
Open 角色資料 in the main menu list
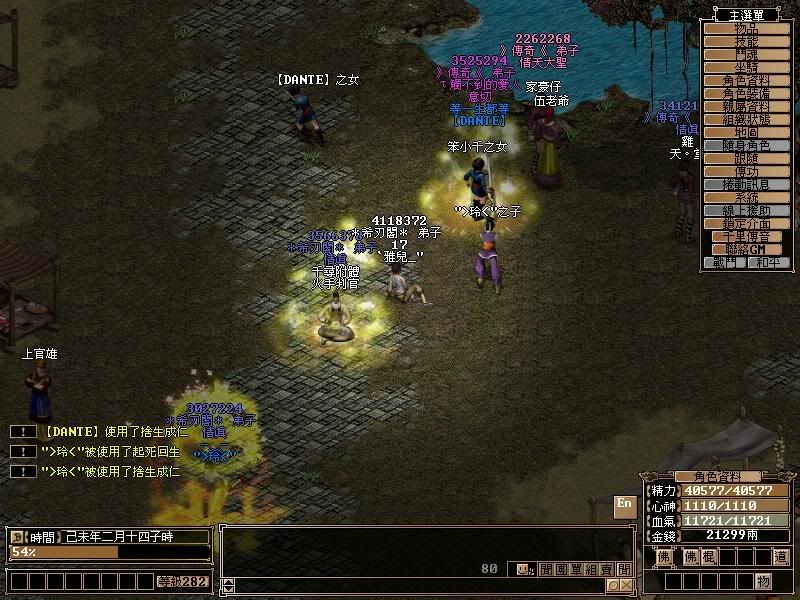pyautogui.click(x=747, y=80)
